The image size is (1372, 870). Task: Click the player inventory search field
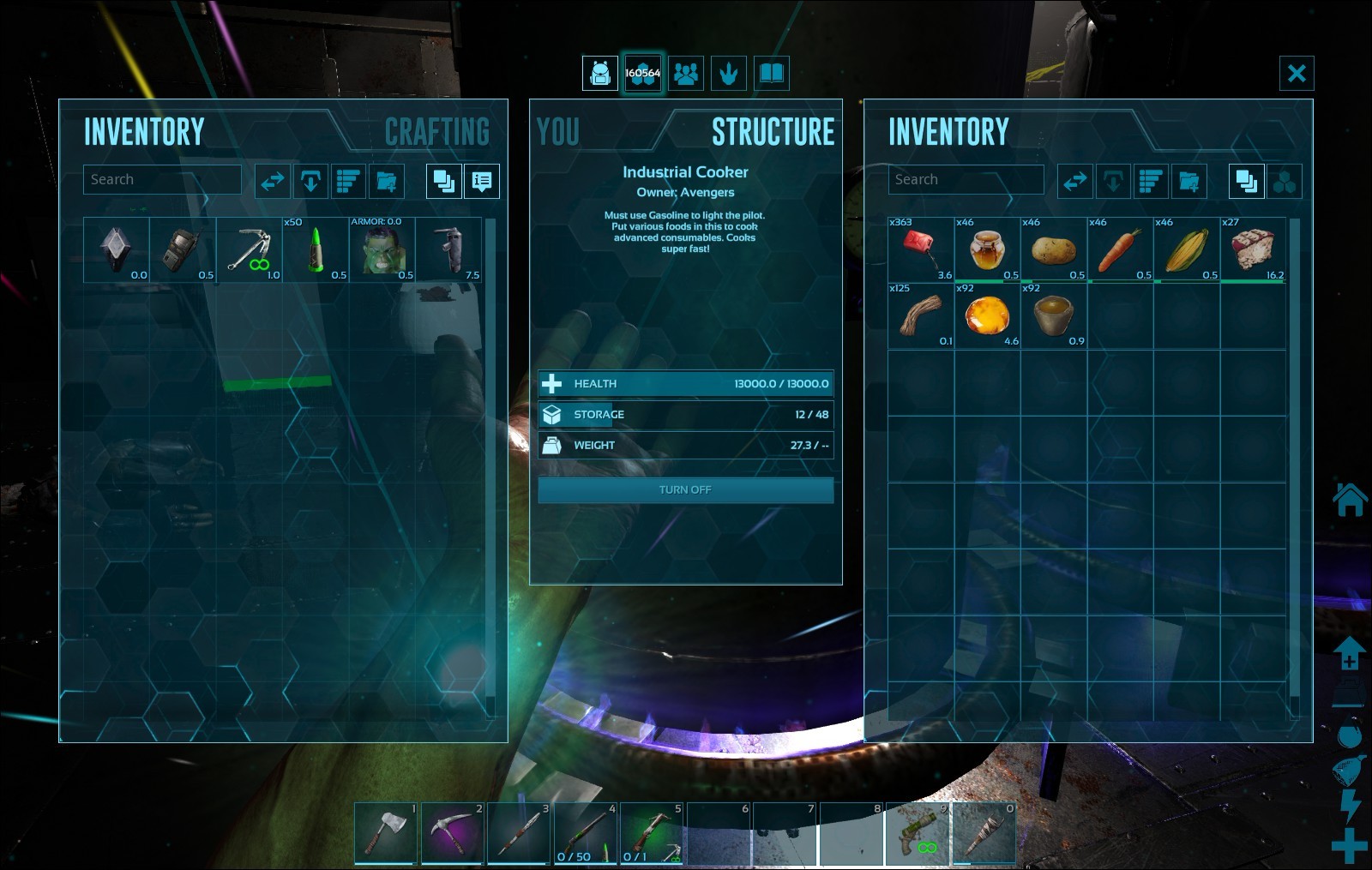161,180
